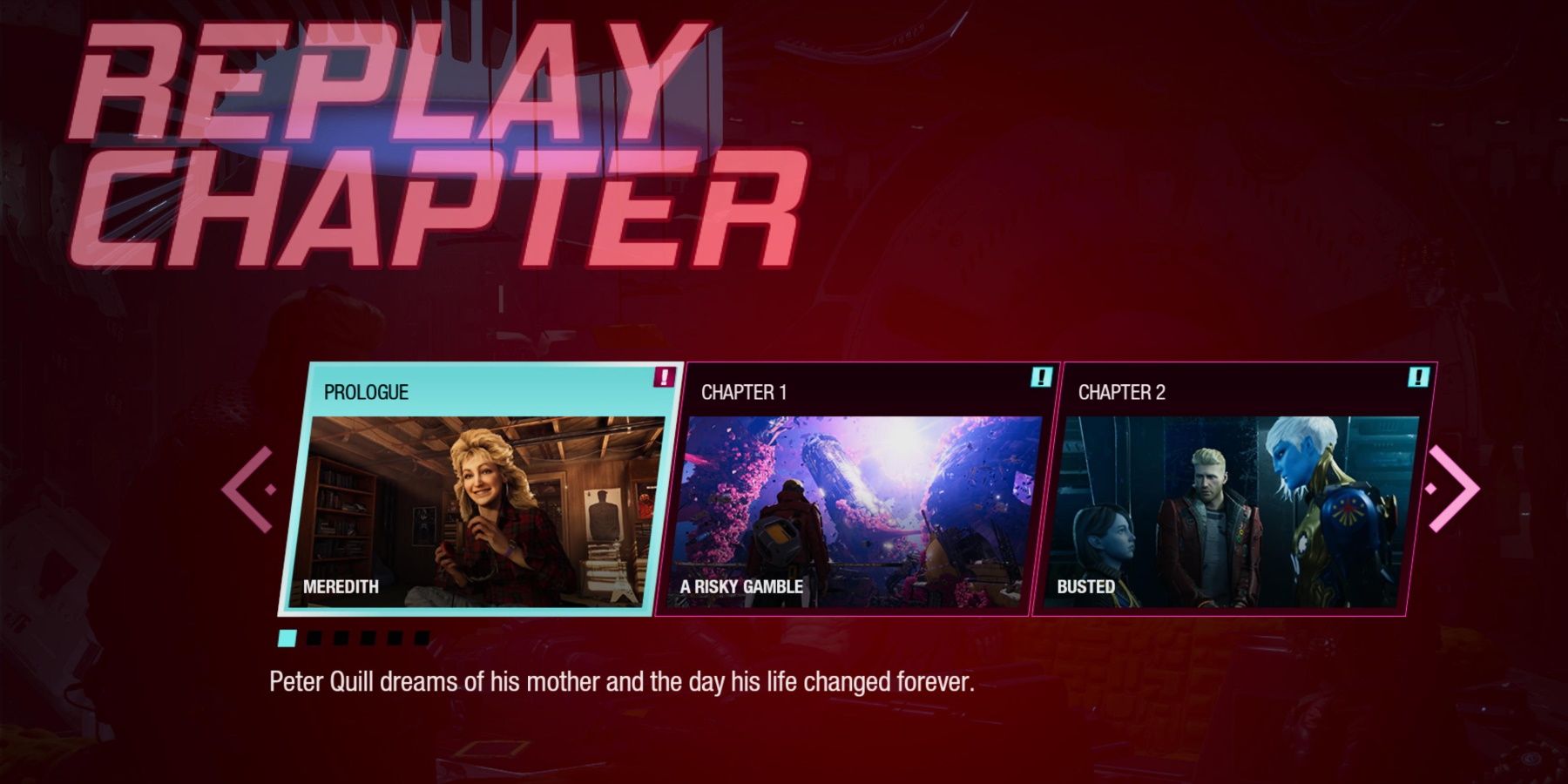Click the fourth pagination square
Viewport: 1568px width, 784px height.
click(368, 638)
